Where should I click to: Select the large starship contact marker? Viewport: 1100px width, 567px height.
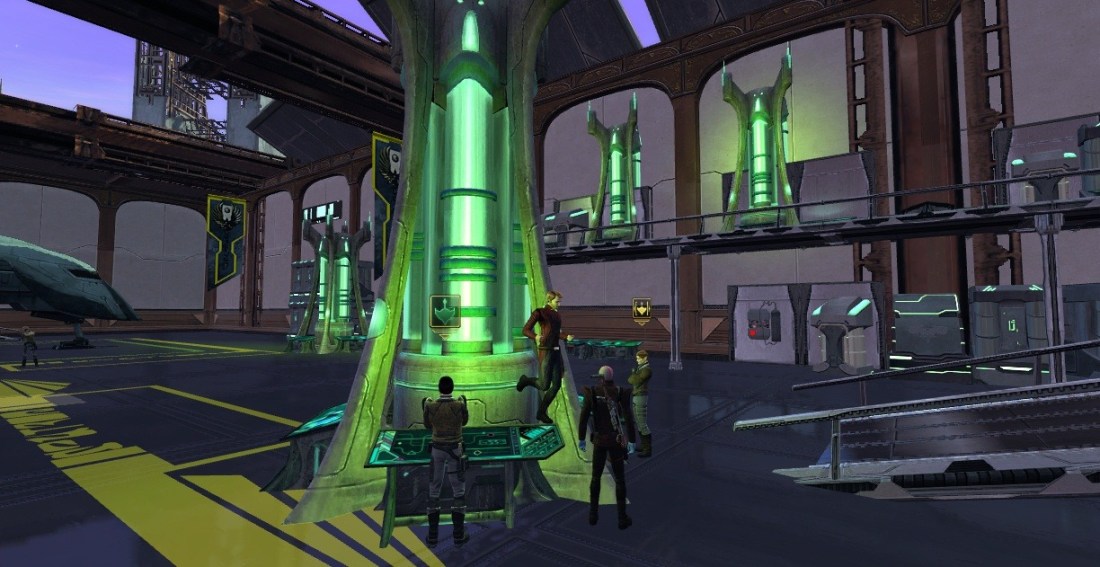coord(445,312)
